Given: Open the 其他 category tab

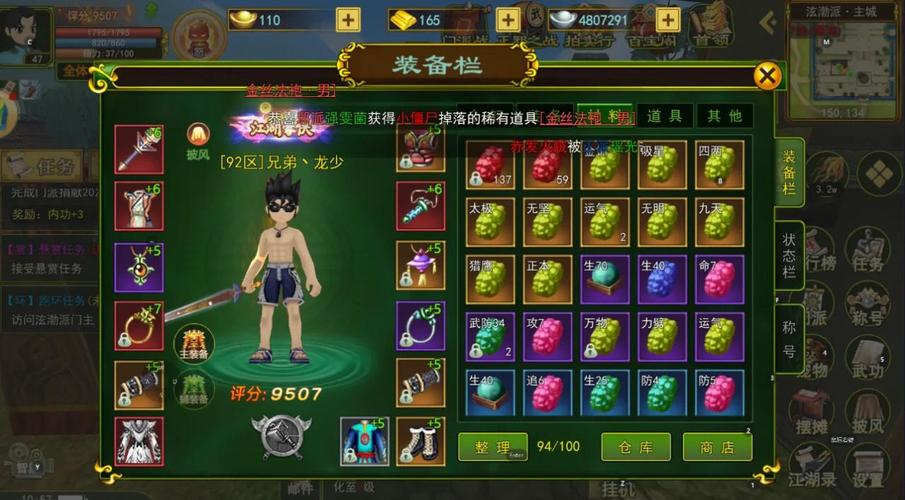Looking at the screenshot, I should click(724, 116).
